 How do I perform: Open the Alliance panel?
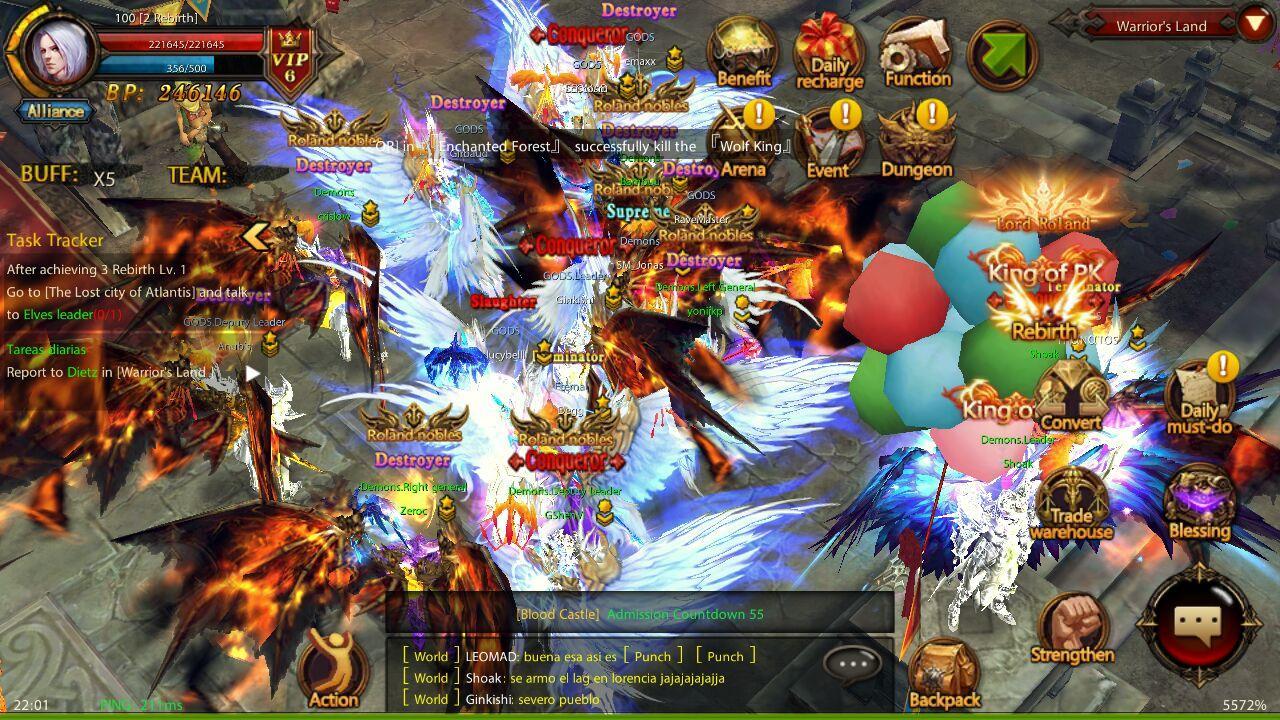56,111
